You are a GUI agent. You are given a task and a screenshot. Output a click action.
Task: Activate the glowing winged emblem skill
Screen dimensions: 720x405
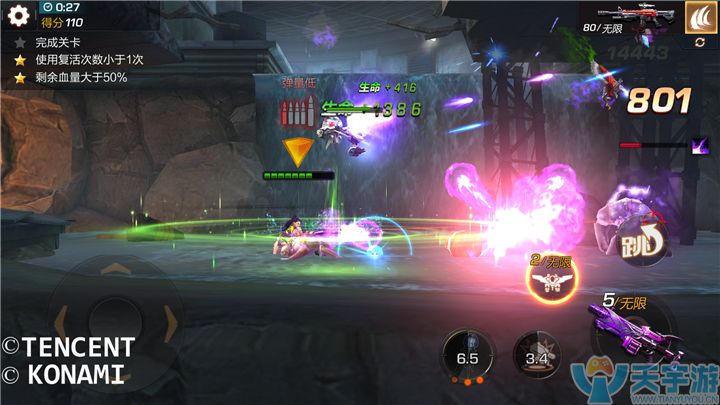[549, 280]
